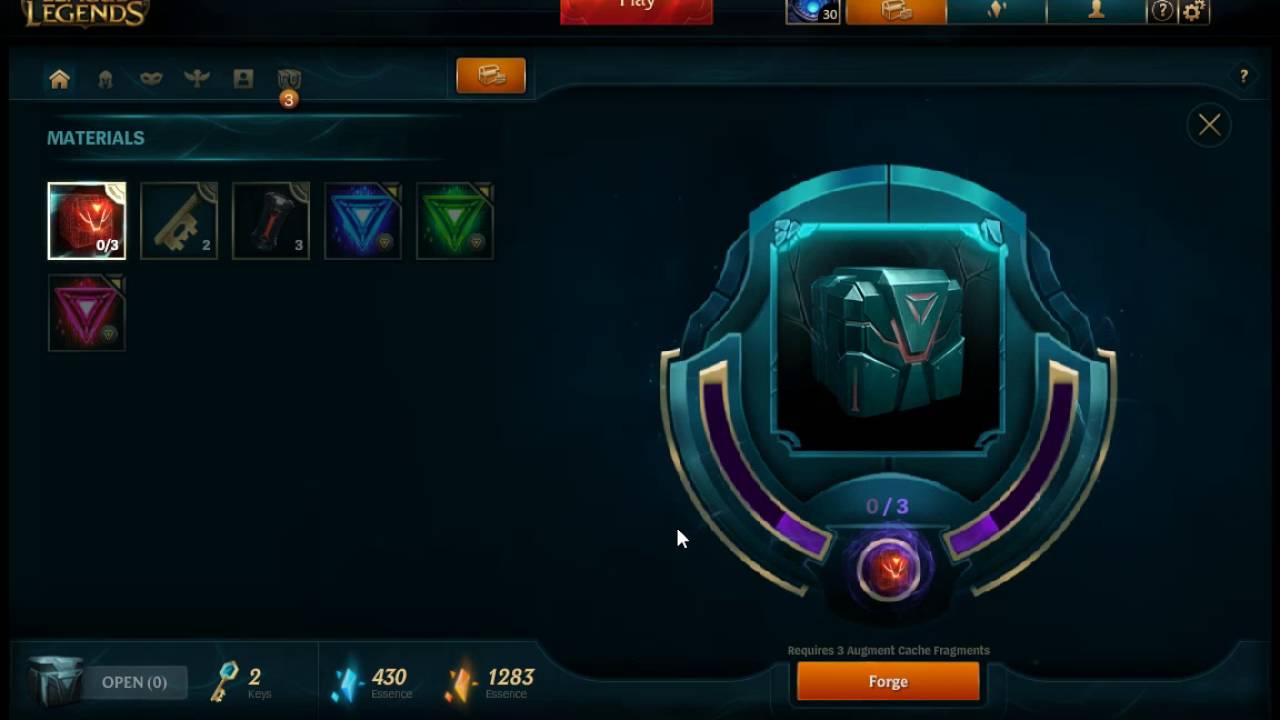1280x720 pixels.
Task: Select the blue essence orb material
Action: (x=363, y=220)
